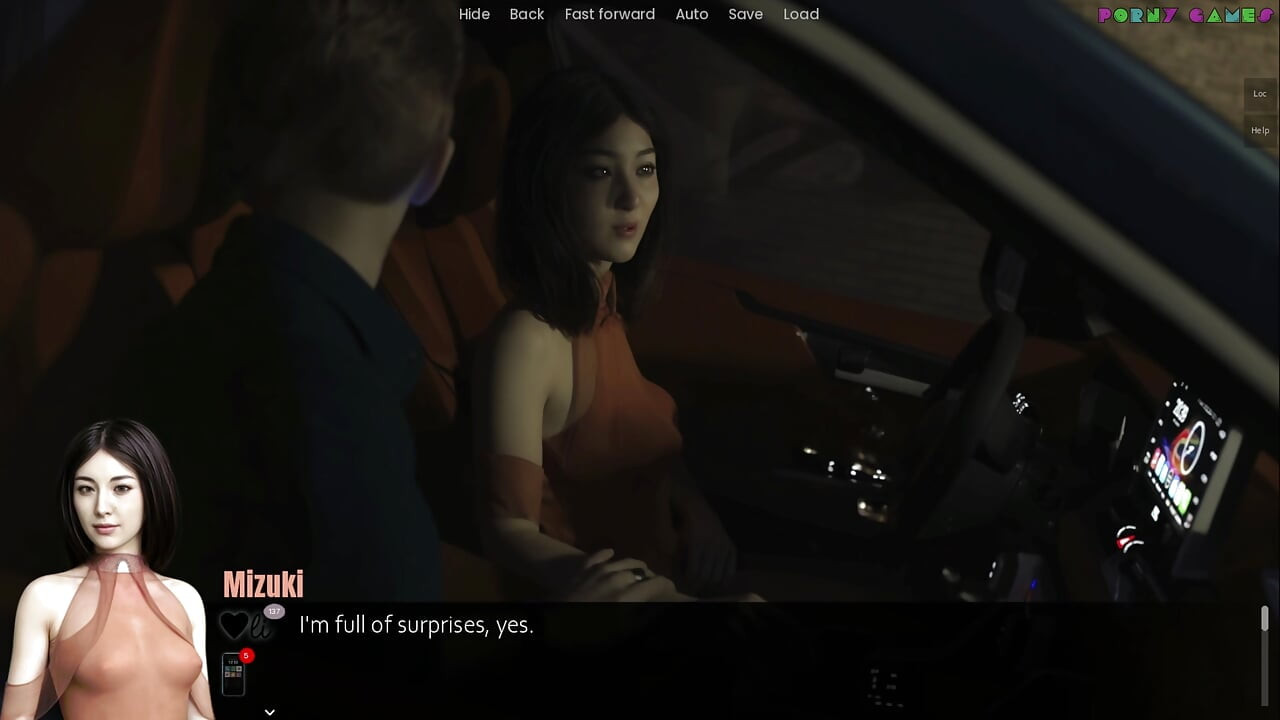Select Load from the top menu
1280x720 pixels.
pos(801,14)
